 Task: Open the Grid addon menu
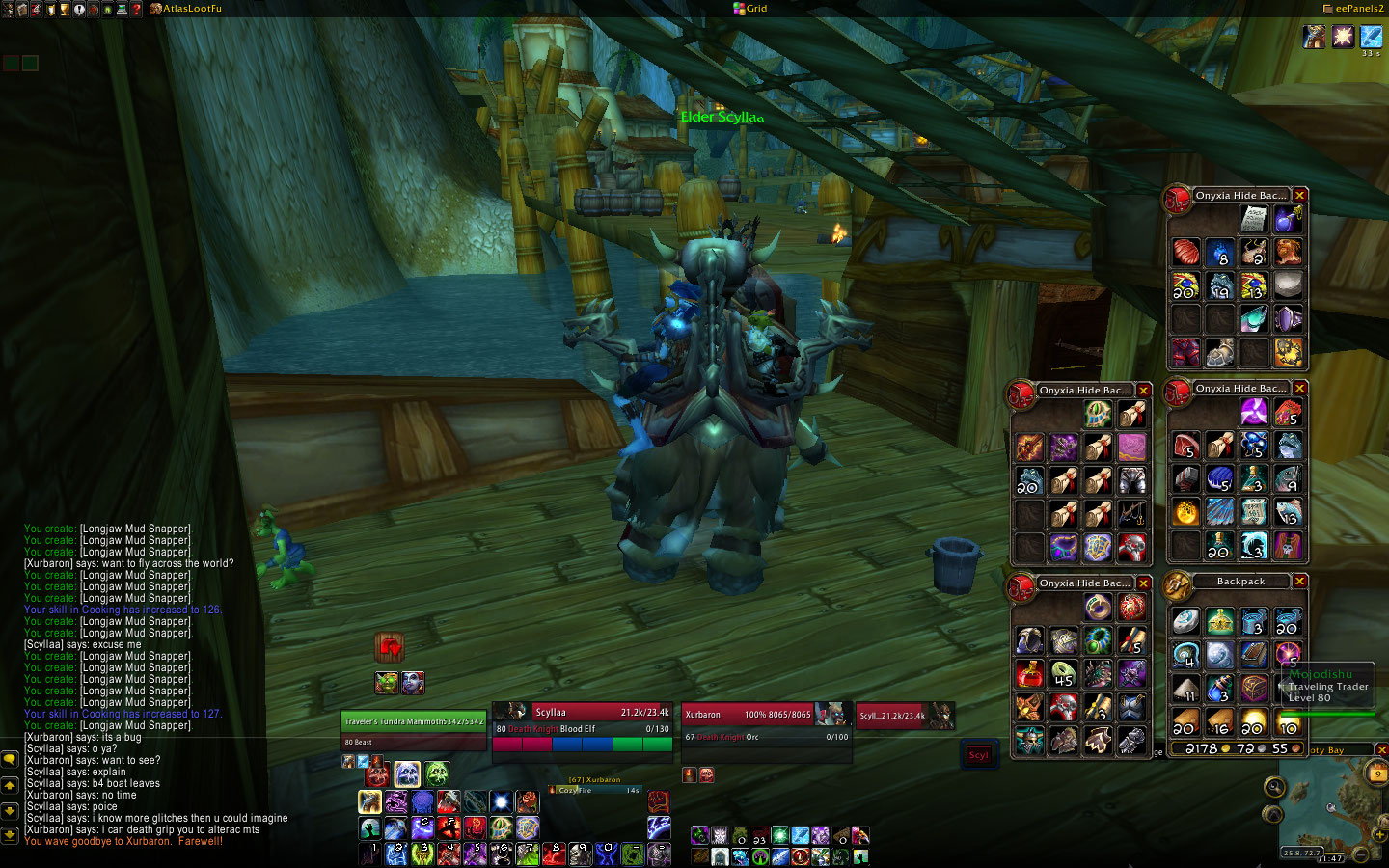tap(756, 9)
